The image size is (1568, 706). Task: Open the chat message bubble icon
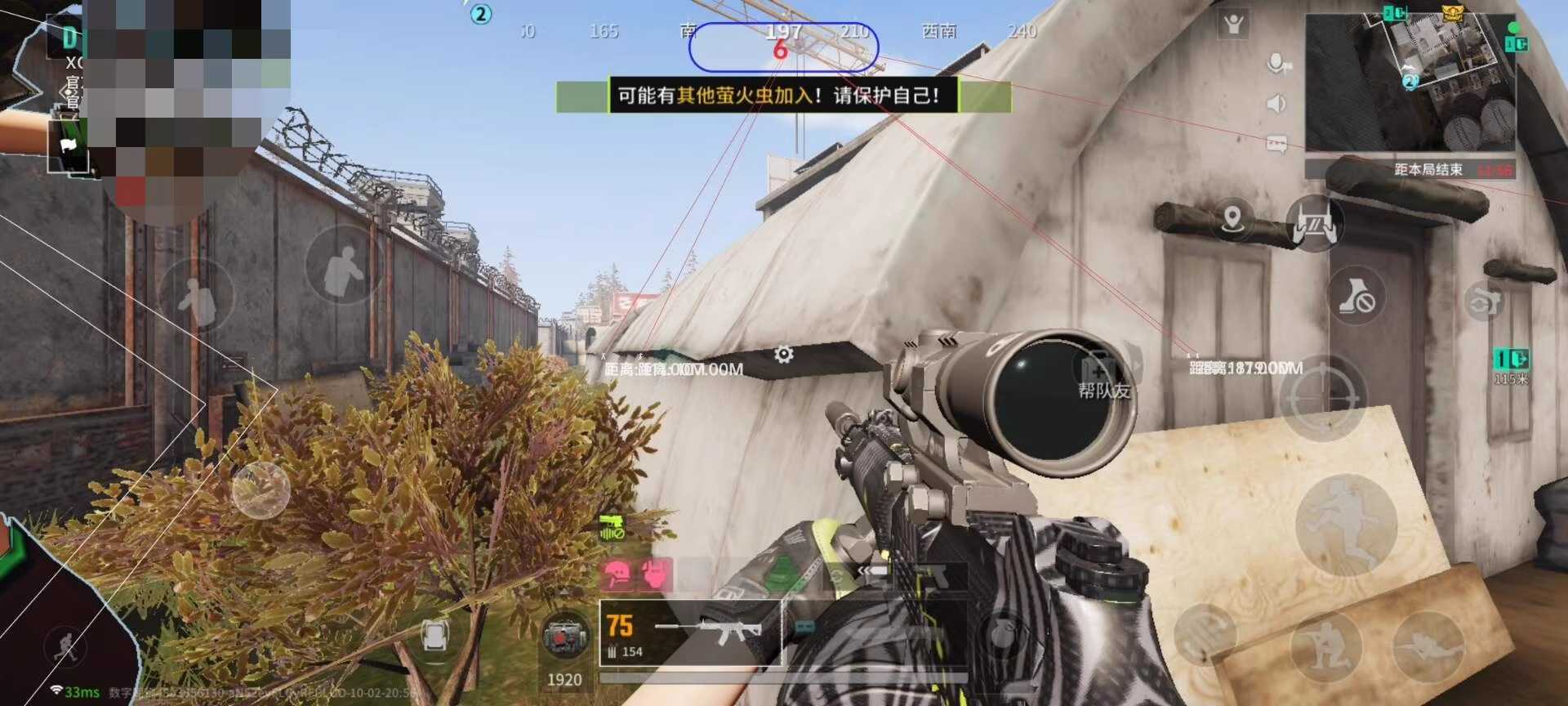(x=1276, y=145)
